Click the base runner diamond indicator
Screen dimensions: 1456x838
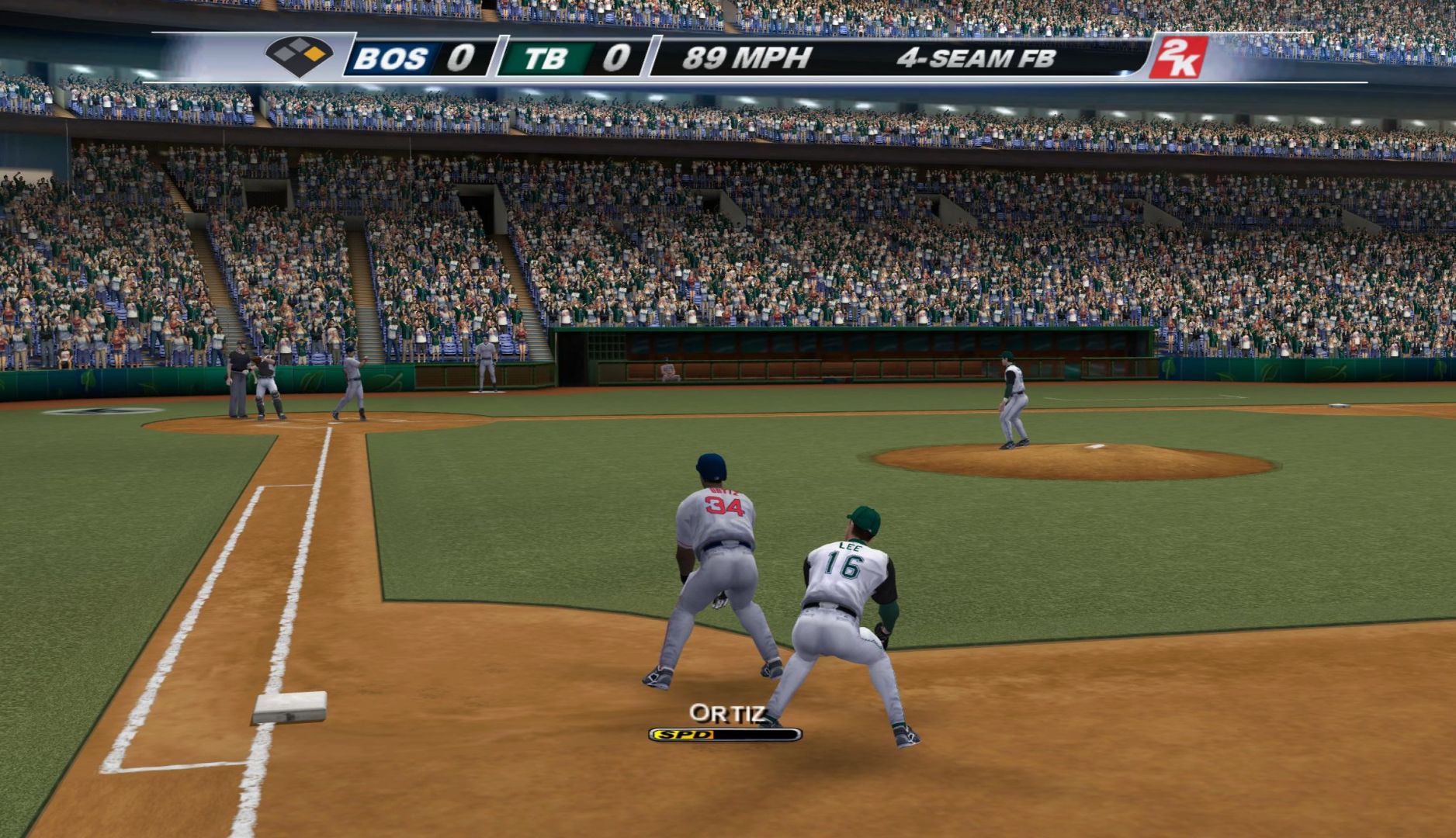point(299,56)
